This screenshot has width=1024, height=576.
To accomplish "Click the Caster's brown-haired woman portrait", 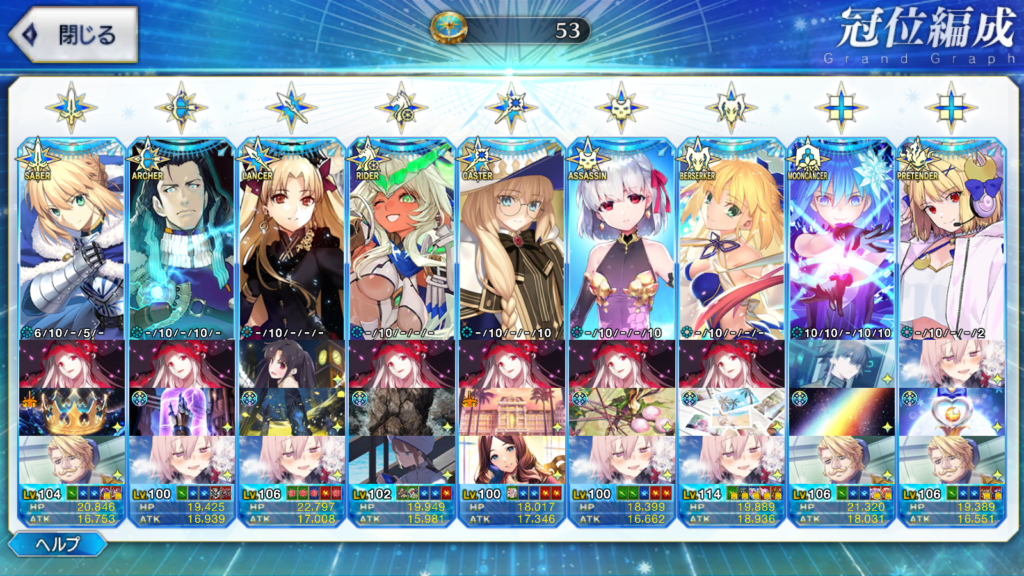I will (x=511, y=459).
